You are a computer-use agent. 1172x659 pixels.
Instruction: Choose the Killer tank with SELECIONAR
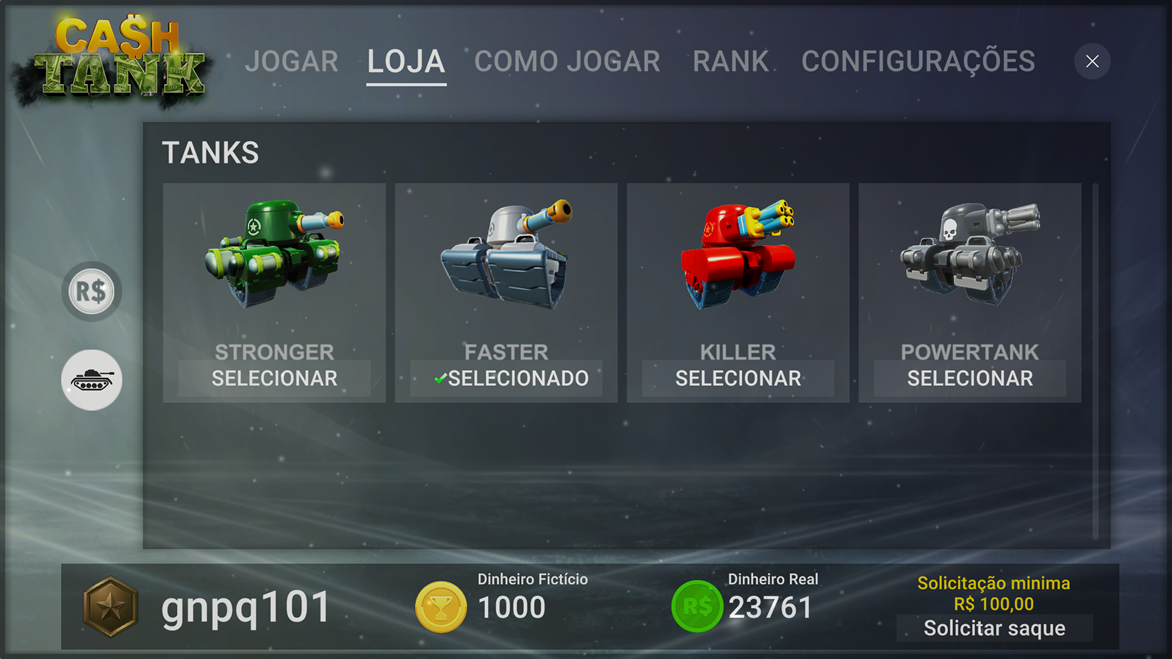point(738,379)
